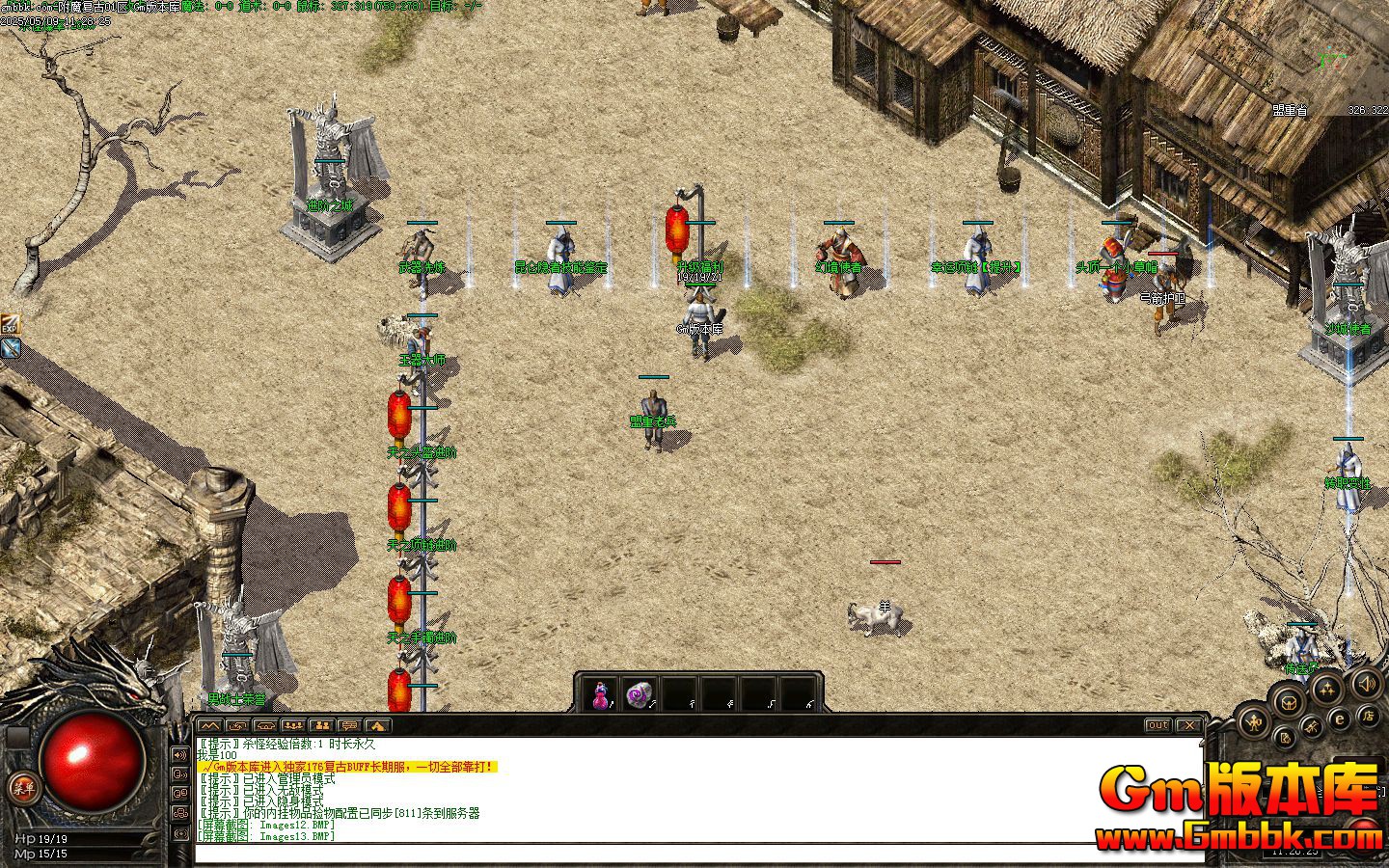Click the EXP buff icon
The height and width of the screenshot is (868, 1389).
(10, 324)
